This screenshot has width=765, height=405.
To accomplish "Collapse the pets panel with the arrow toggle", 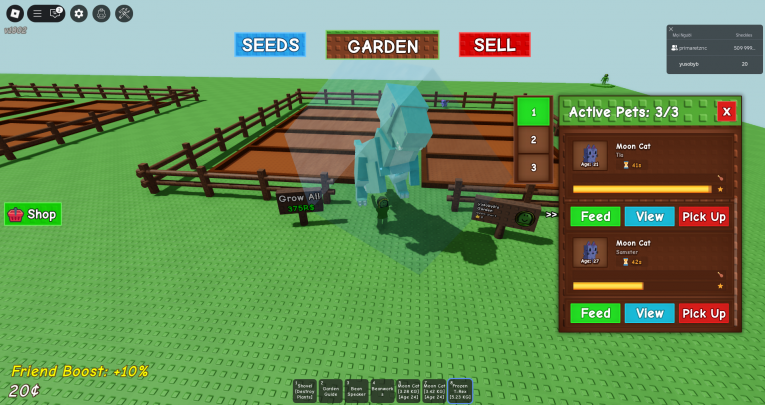I will click(x=551, y=214).
